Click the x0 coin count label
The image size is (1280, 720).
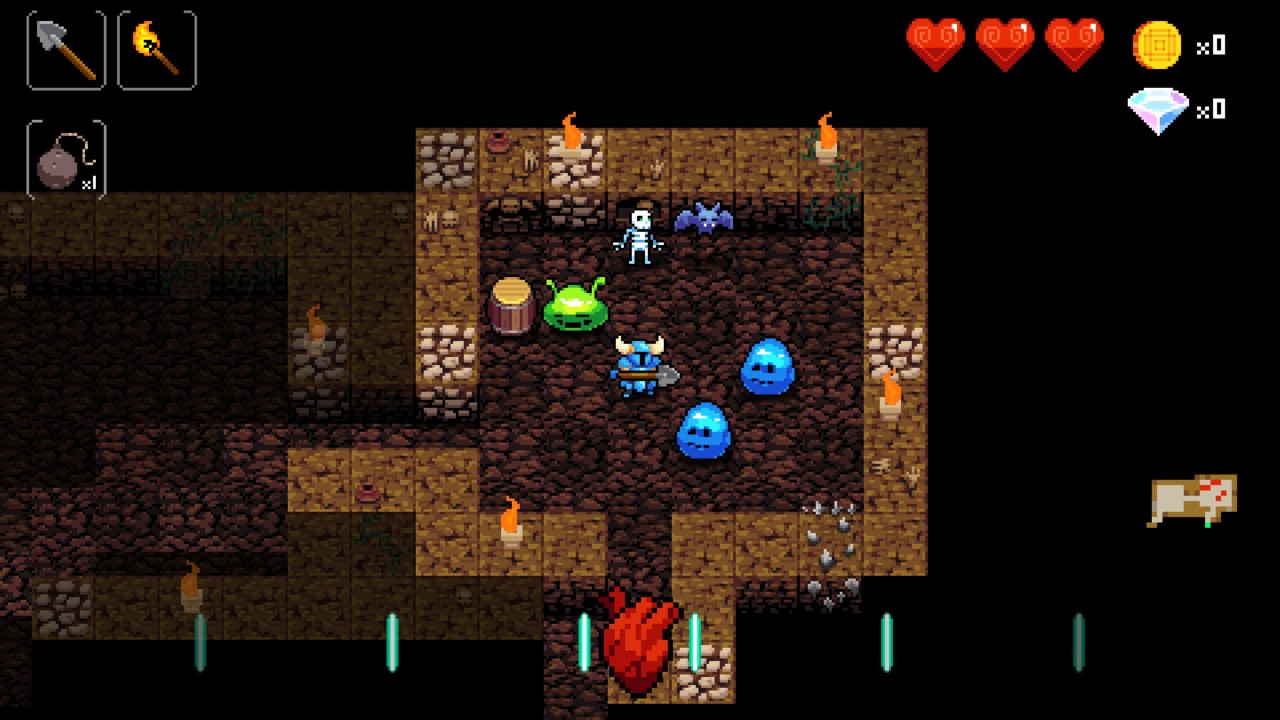1210,47
